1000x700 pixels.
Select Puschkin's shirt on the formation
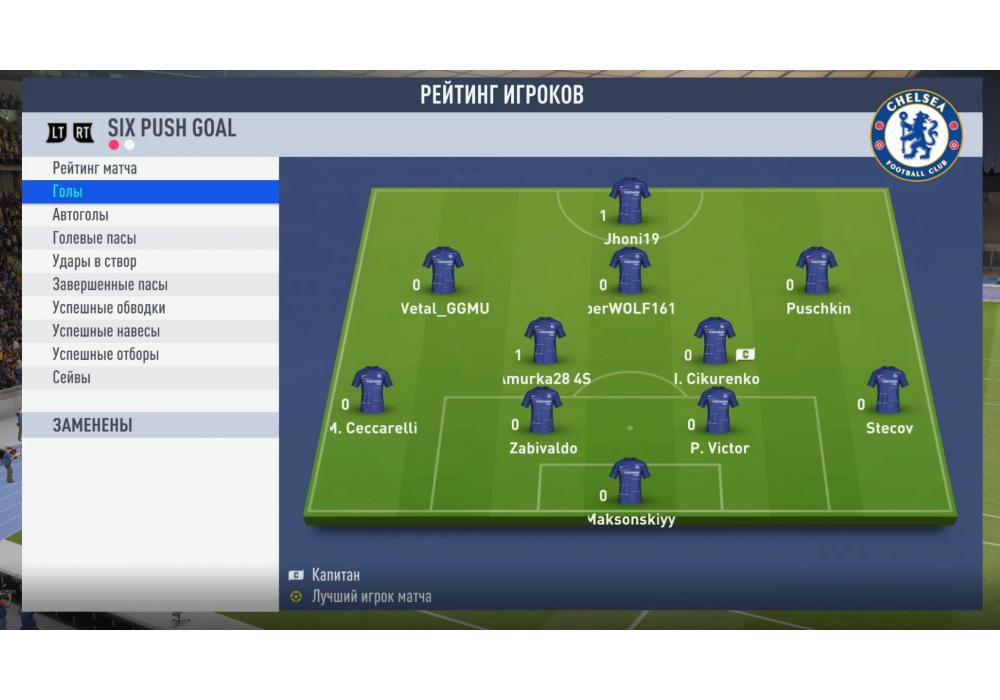coord(817,271)
